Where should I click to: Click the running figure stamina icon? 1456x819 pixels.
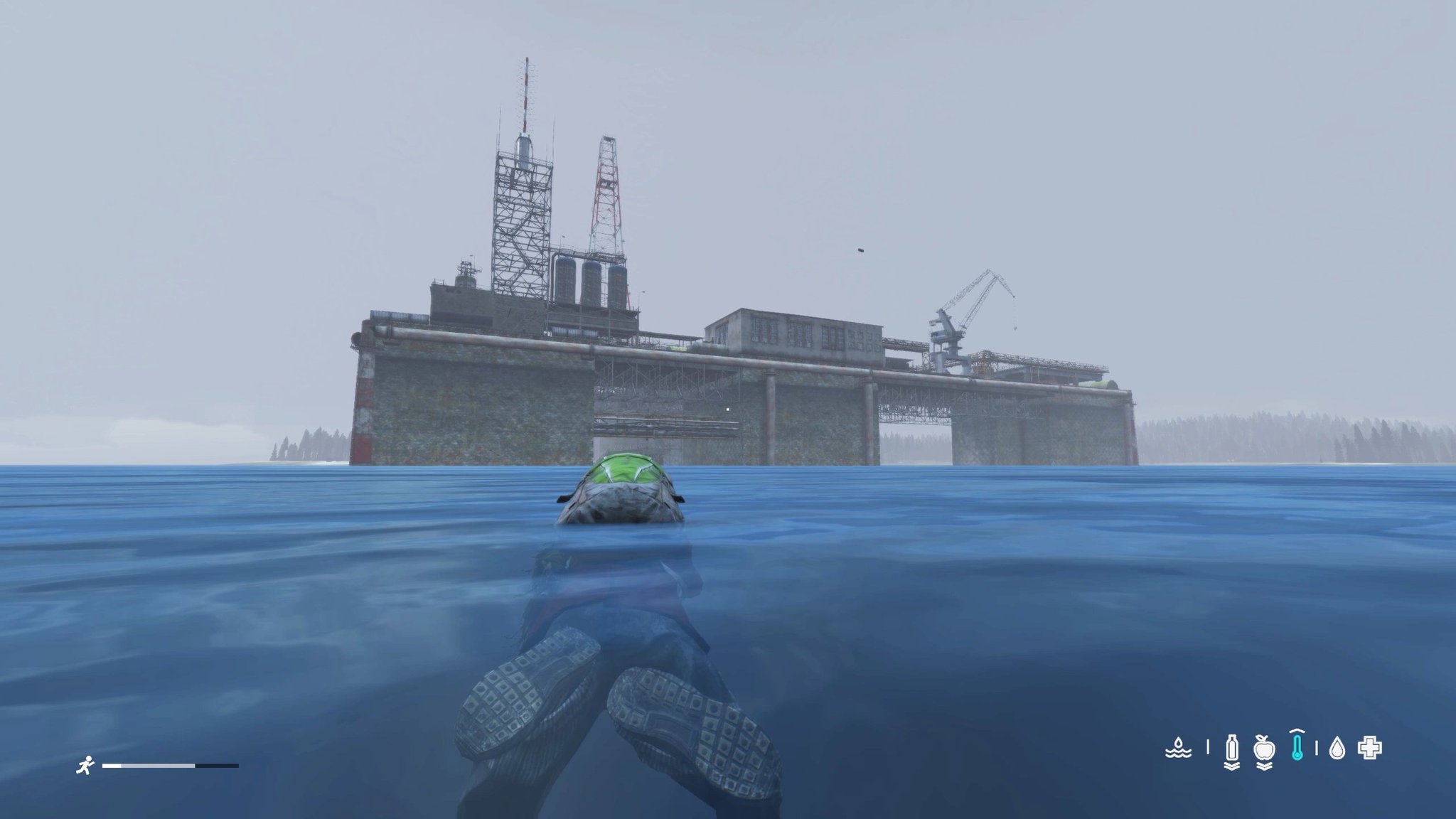point(85,765)
